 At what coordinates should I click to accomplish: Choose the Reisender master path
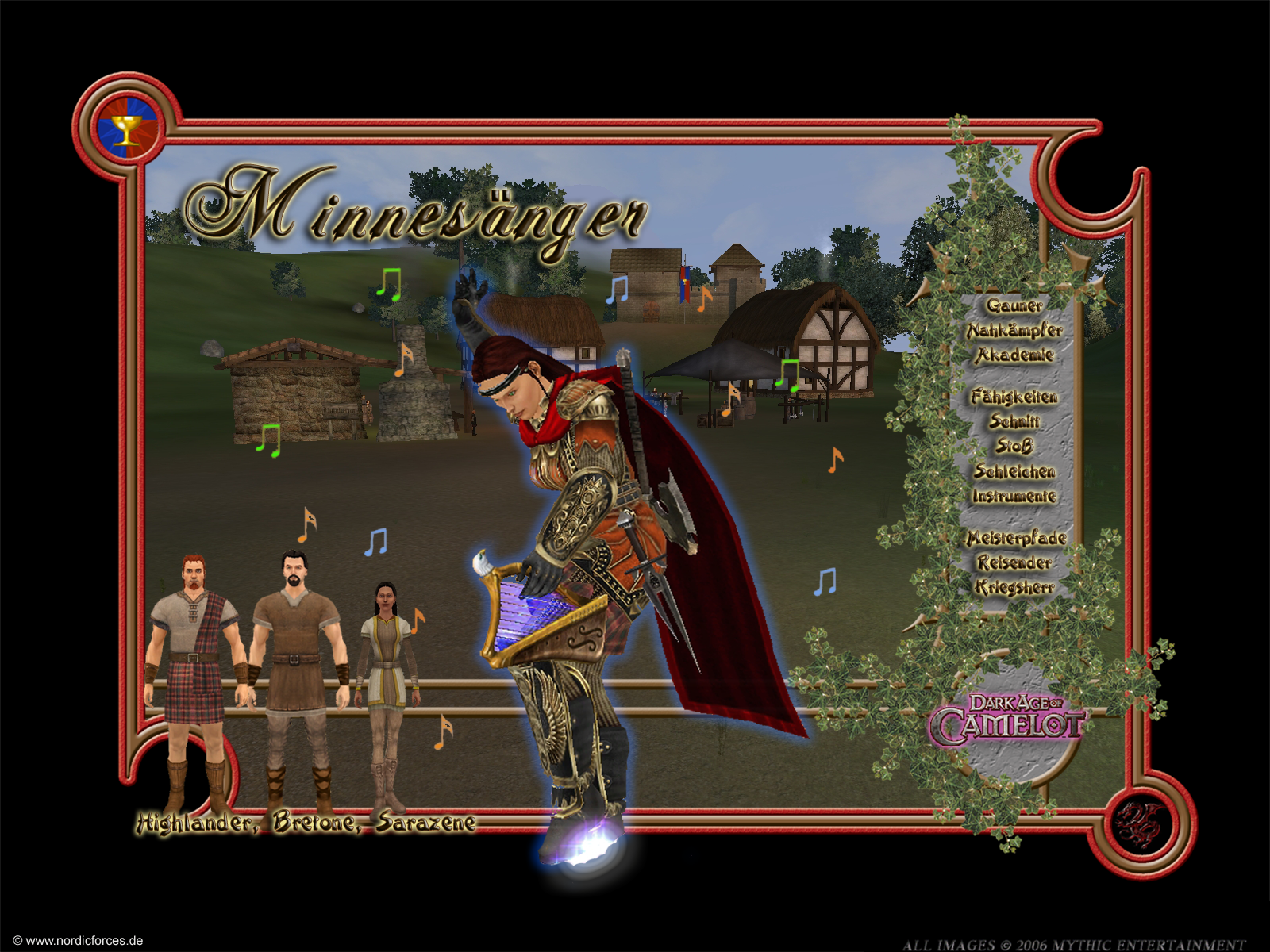point(1014,563)
